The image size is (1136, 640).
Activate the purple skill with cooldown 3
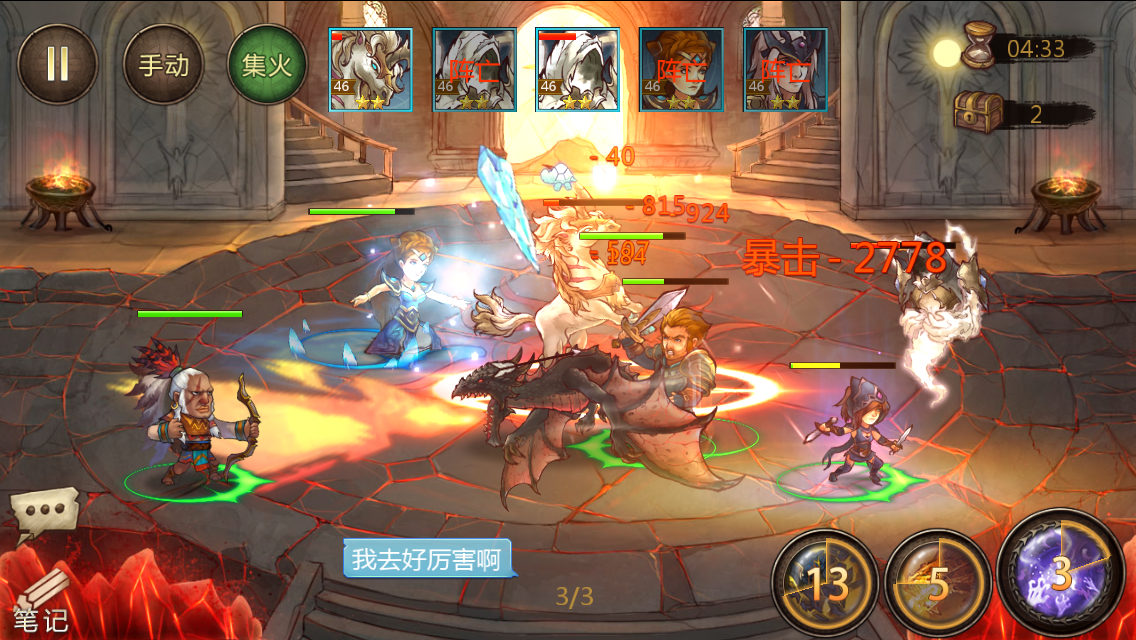click(x=1061, y=574)
